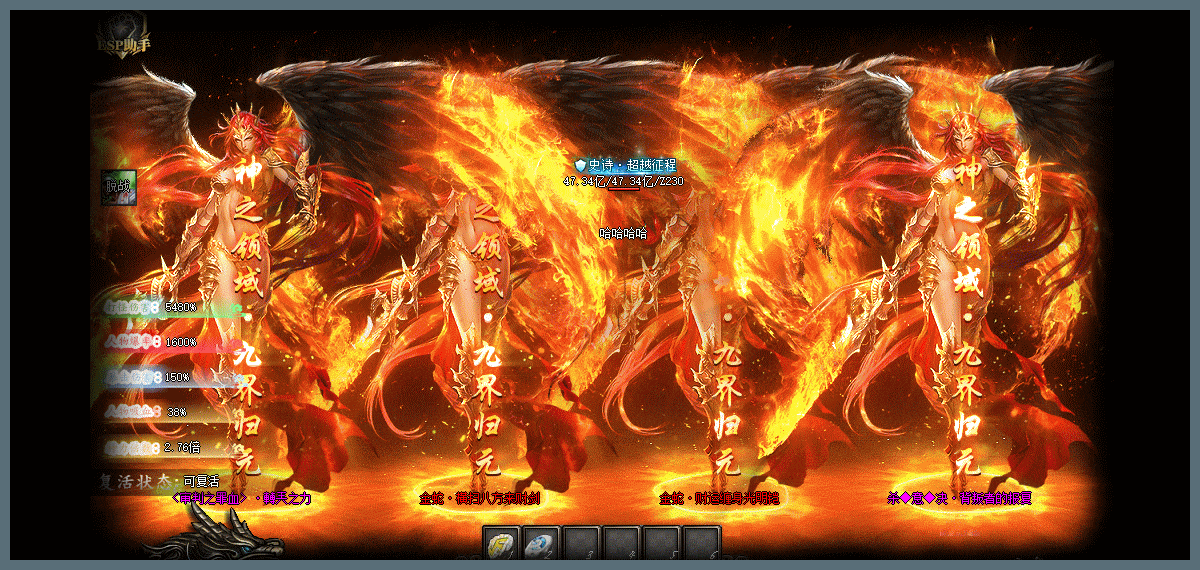Activate the 脱战 leave-combat icon
Image resolution: width=1200 pixels, height=570 pixels.
point(119,186)
